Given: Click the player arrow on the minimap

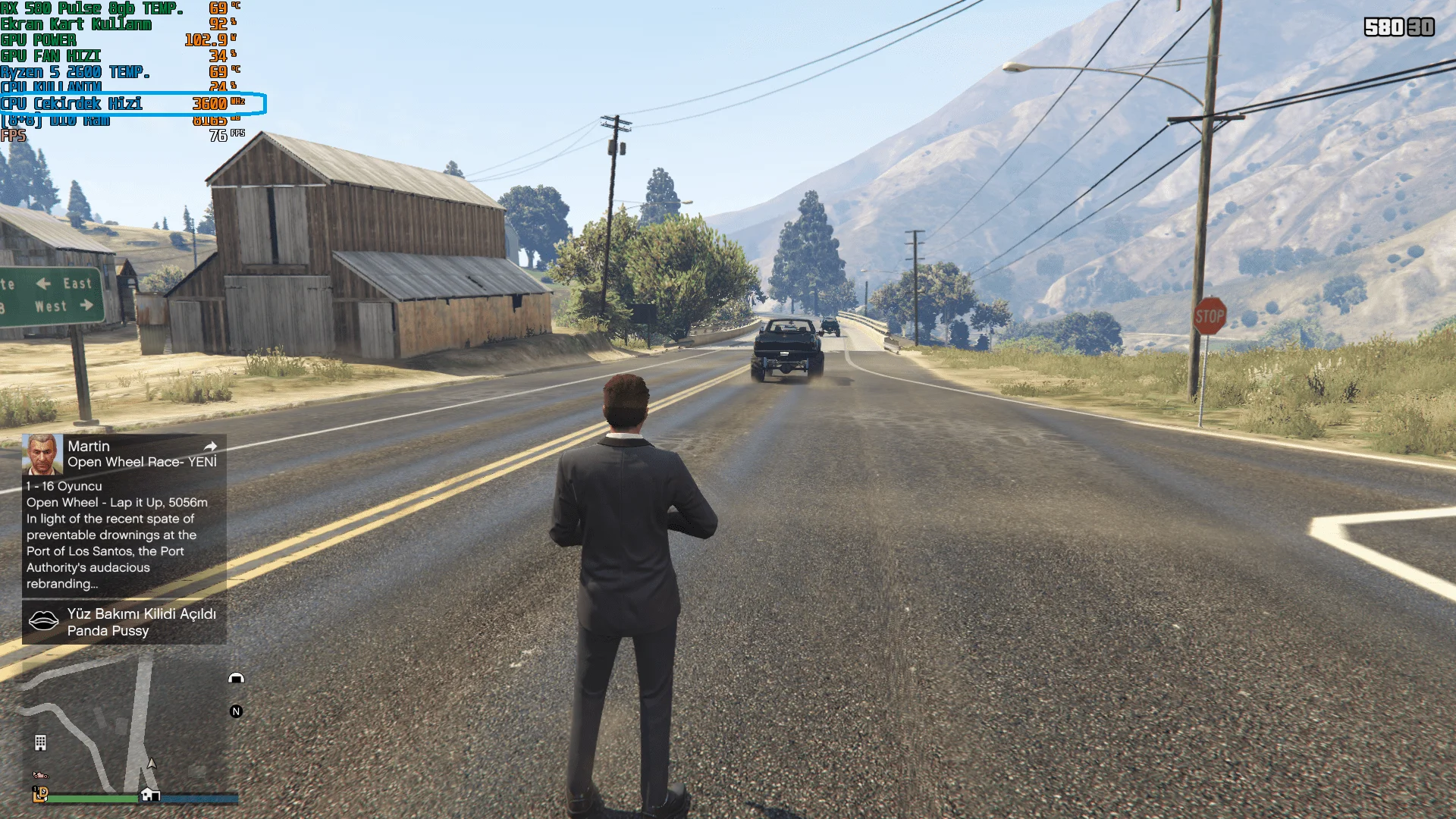Looking at the screenshot, I should pyautogui.click(x=152, y=764).
